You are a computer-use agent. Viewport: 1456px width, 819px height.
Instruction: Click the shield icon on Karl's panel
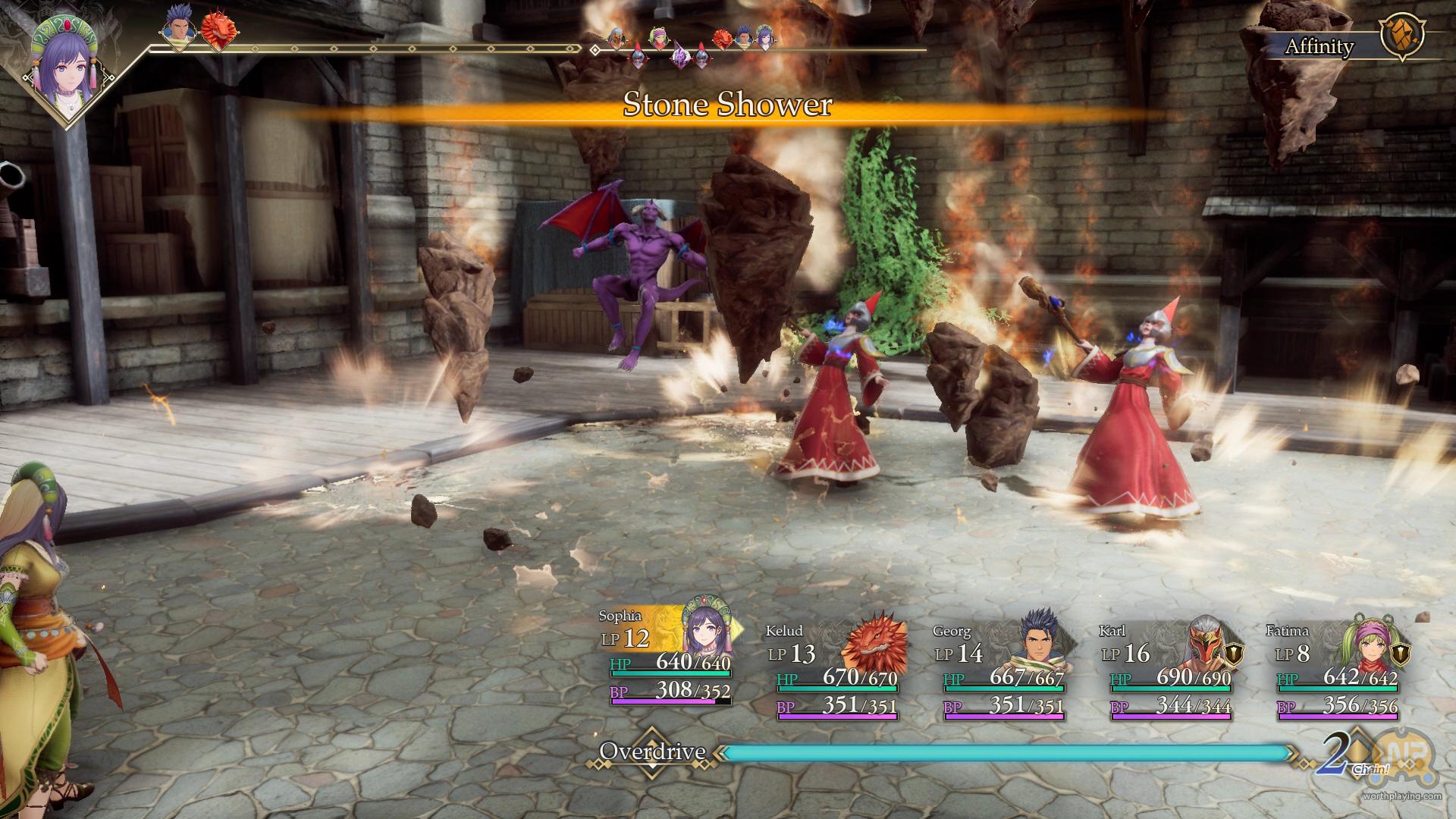pos(1235,654)
